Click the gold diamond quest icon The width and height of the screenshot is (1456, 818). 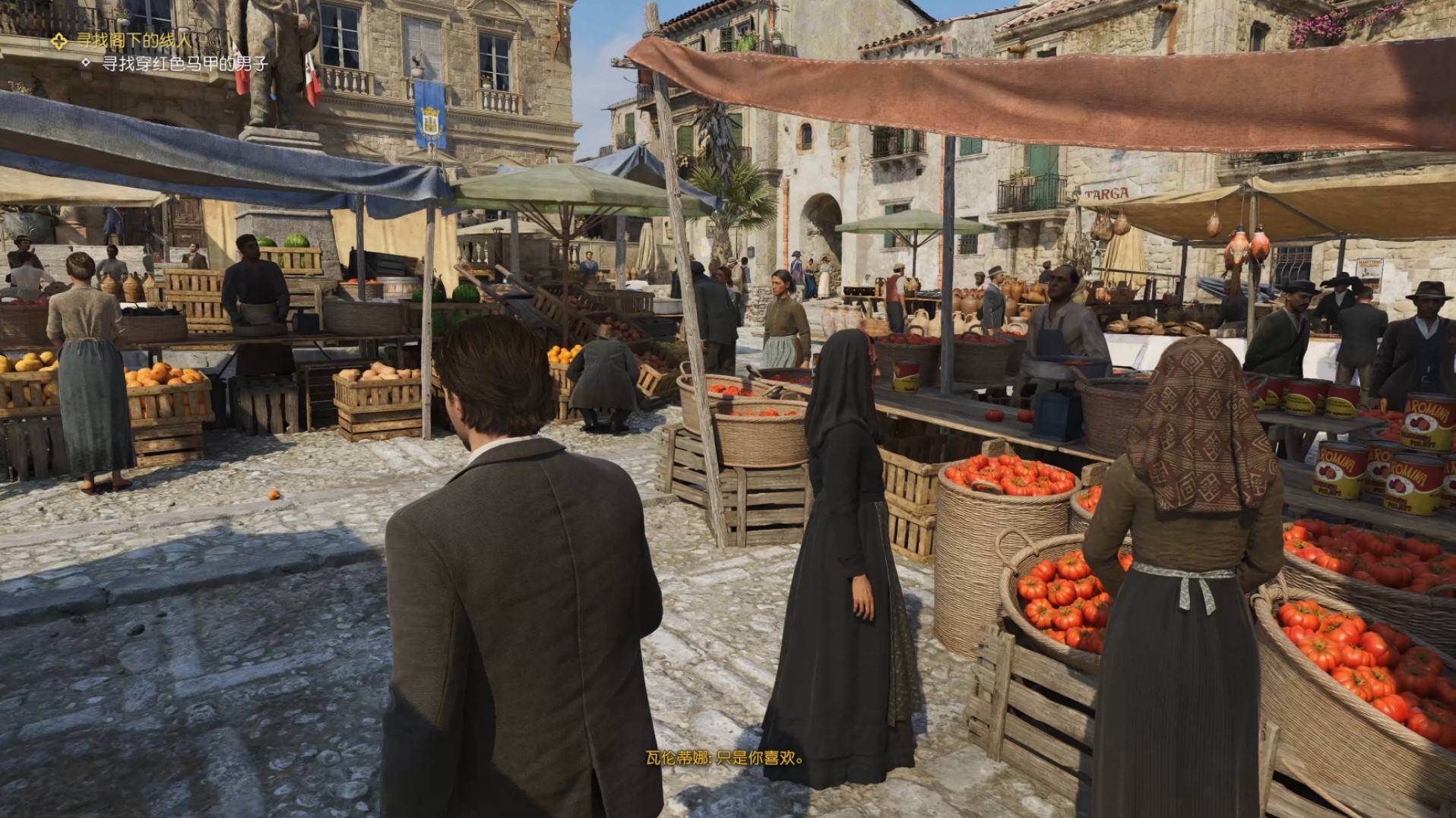pyautogui.click(x=60, y=41)
